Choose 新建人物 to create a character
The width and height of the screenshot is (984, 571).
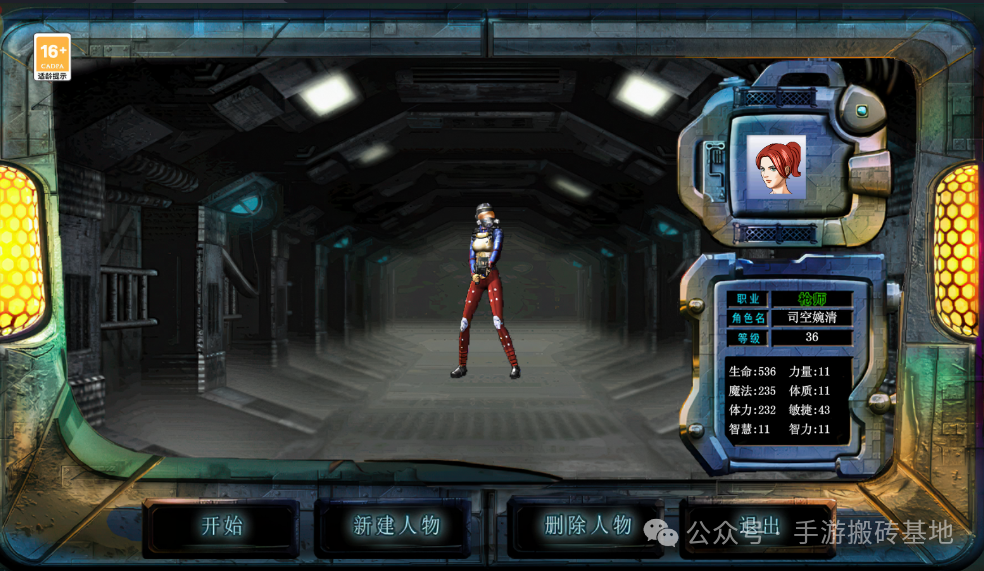point(396,526)
